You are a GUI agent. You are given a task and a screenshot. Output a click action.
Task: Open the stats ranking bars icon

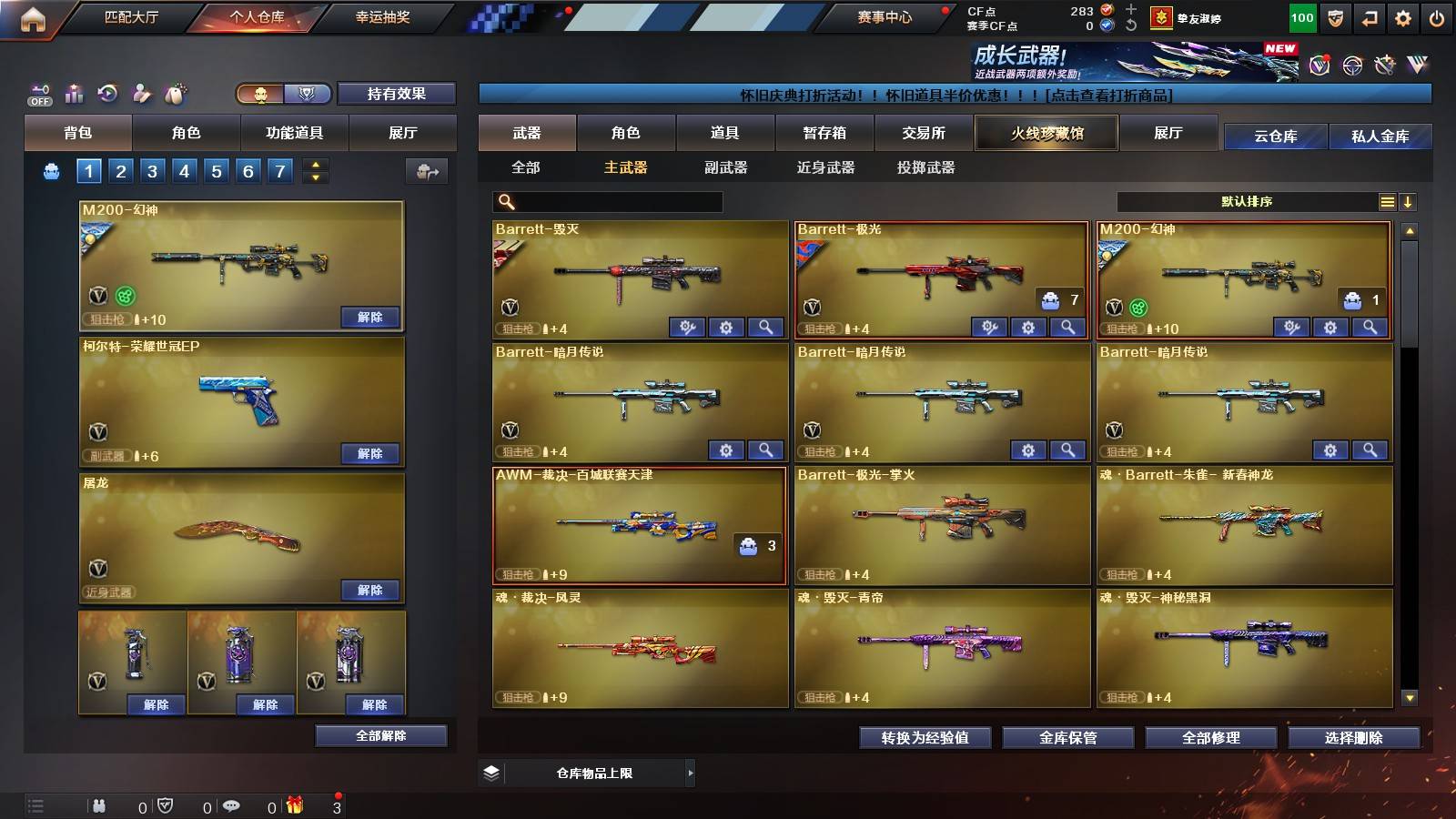click(74, 94)
